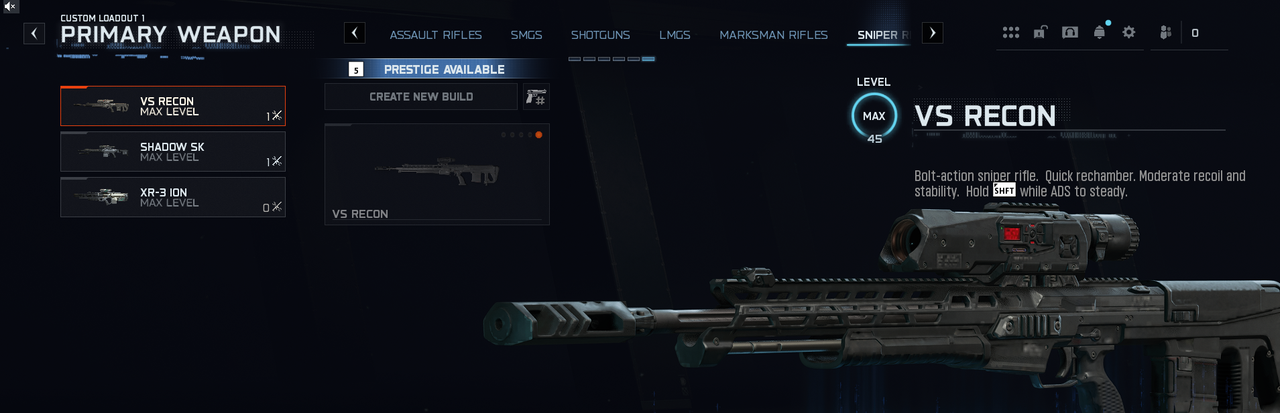The height and width of the screenshot is (413, 1280).
Task: Create a new weapon build
Action: [421, 97]
